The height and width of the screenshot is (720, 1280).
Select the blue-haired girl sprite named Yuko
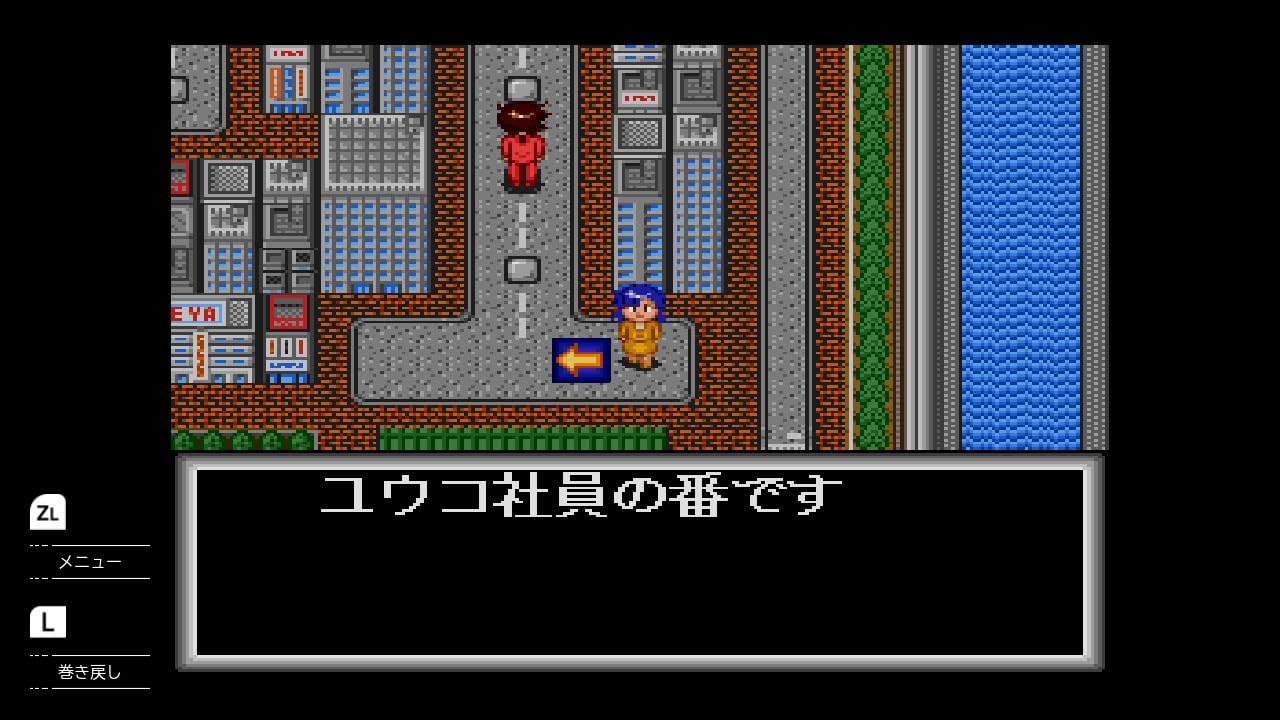pyautogui.click(x=641, y=325)
